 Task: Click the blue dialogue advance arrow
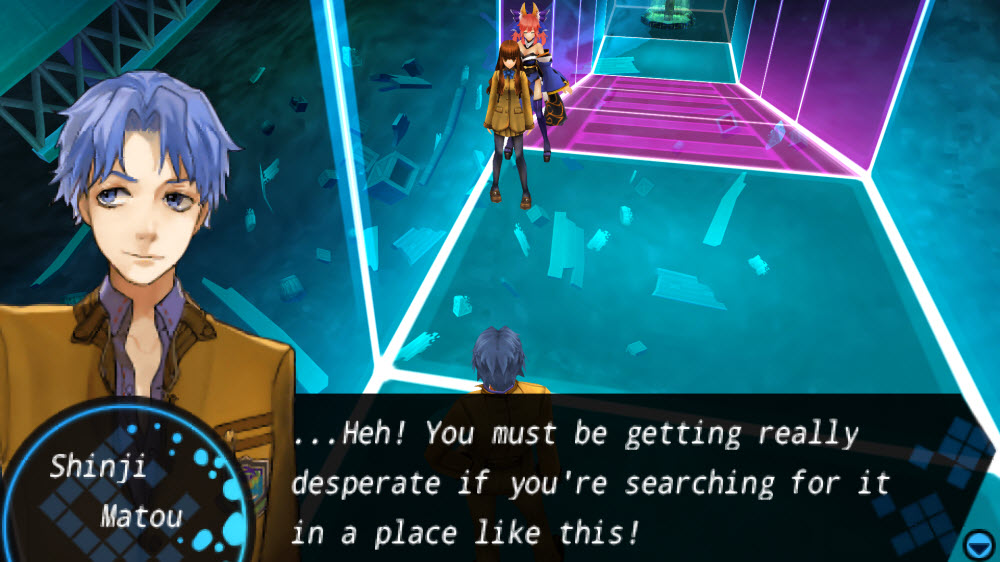coord(978,544)
